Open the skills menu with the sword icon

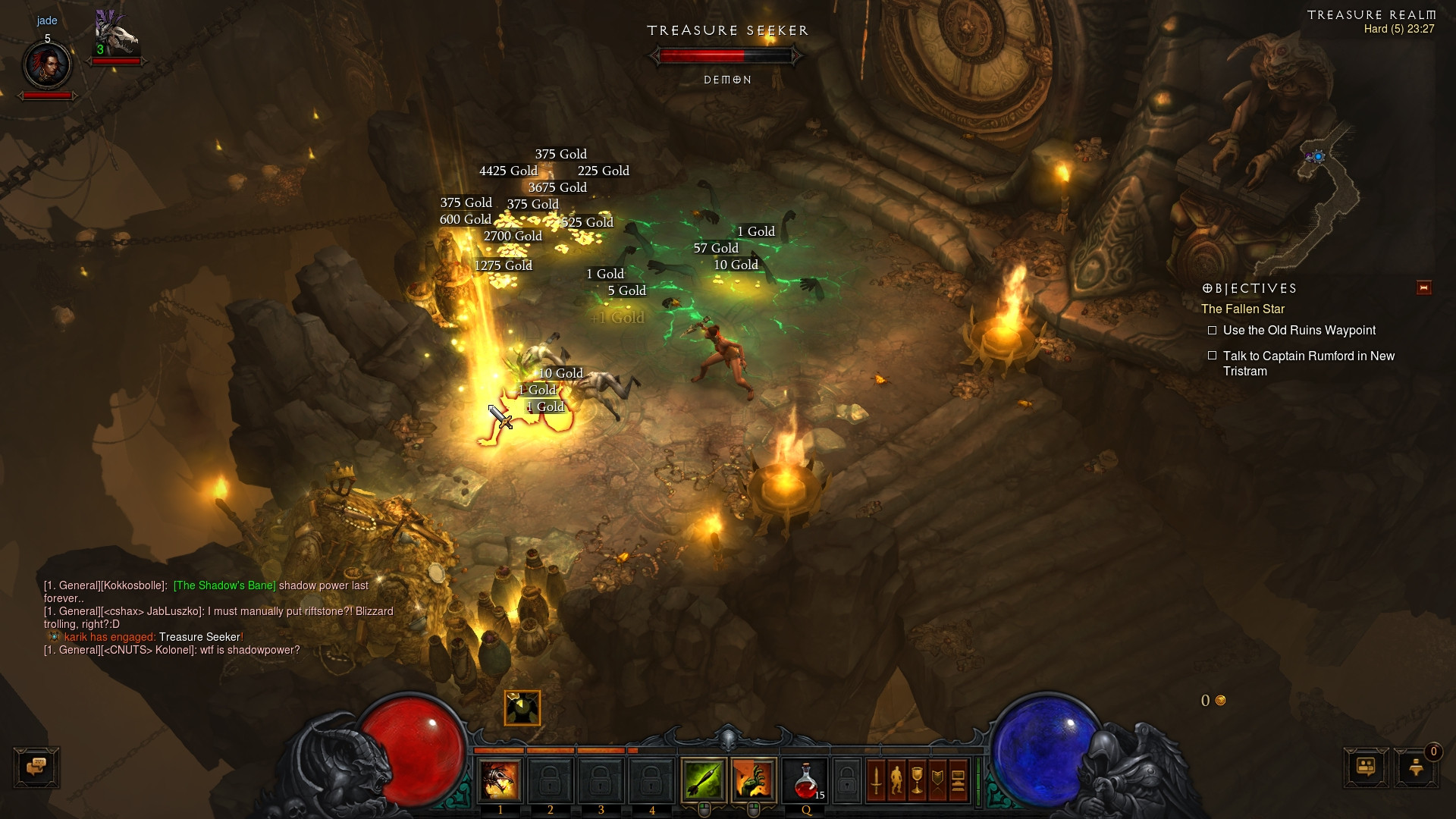coord(876,780)
